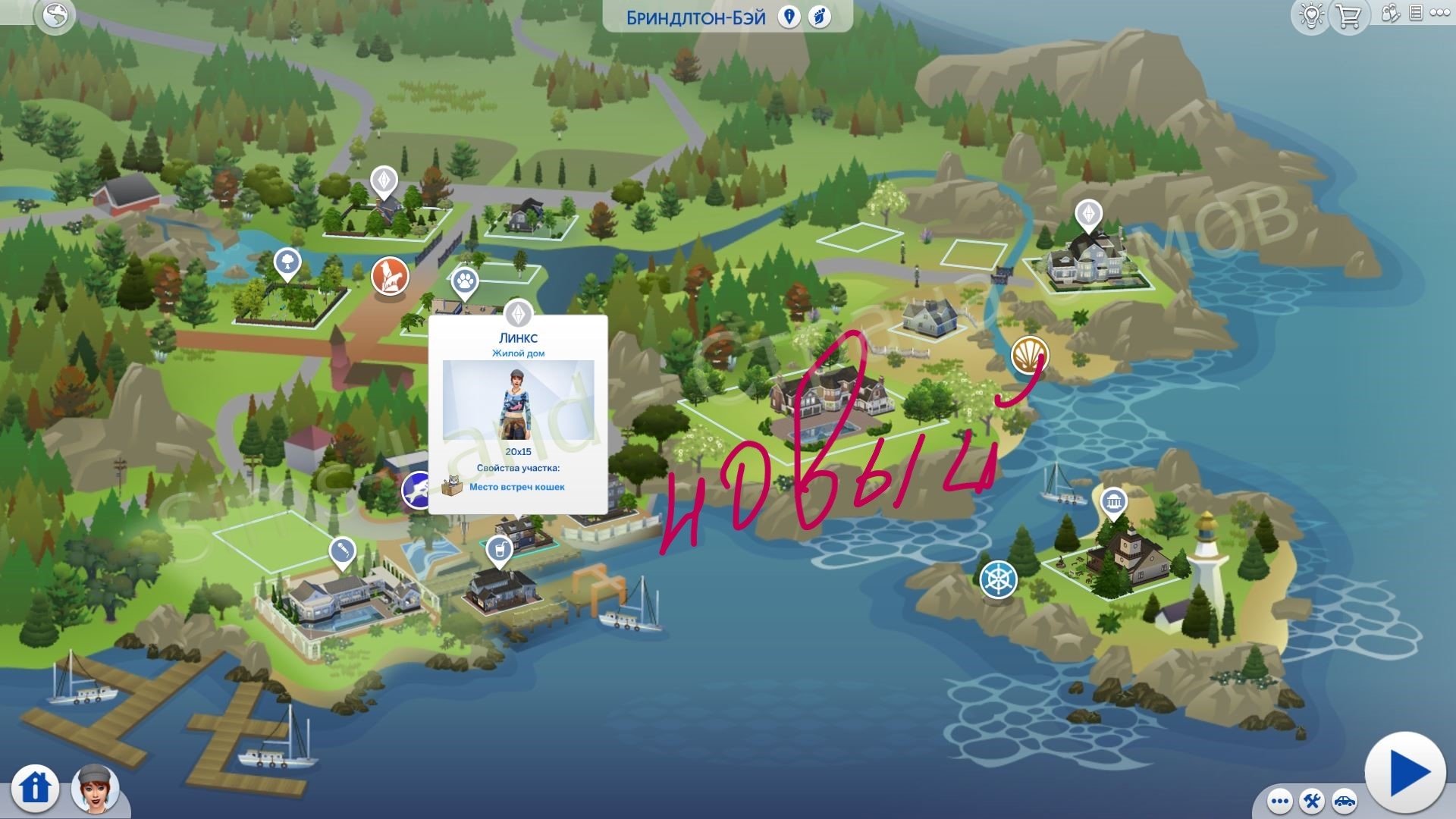The image size is (1456, 819).
Task: Choose the car travel button
Action: (1344, 801)
